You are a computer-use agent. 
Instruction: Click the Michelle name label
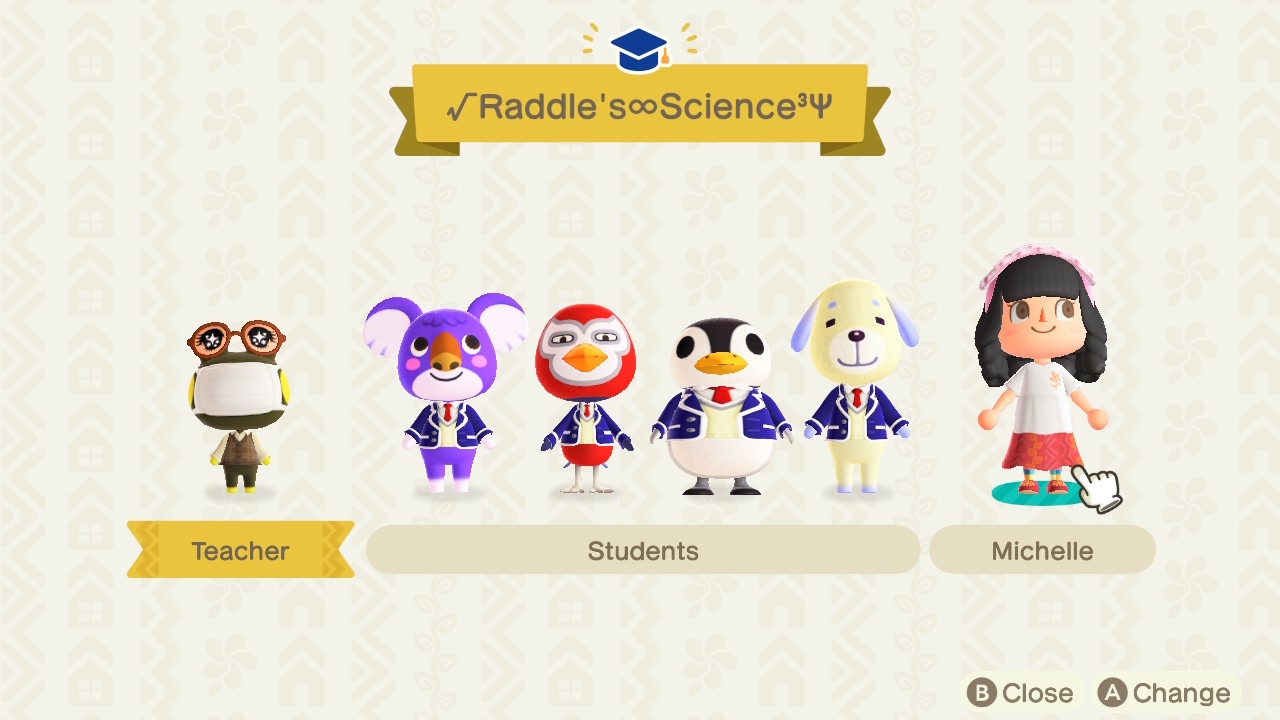coord(1042,551)
